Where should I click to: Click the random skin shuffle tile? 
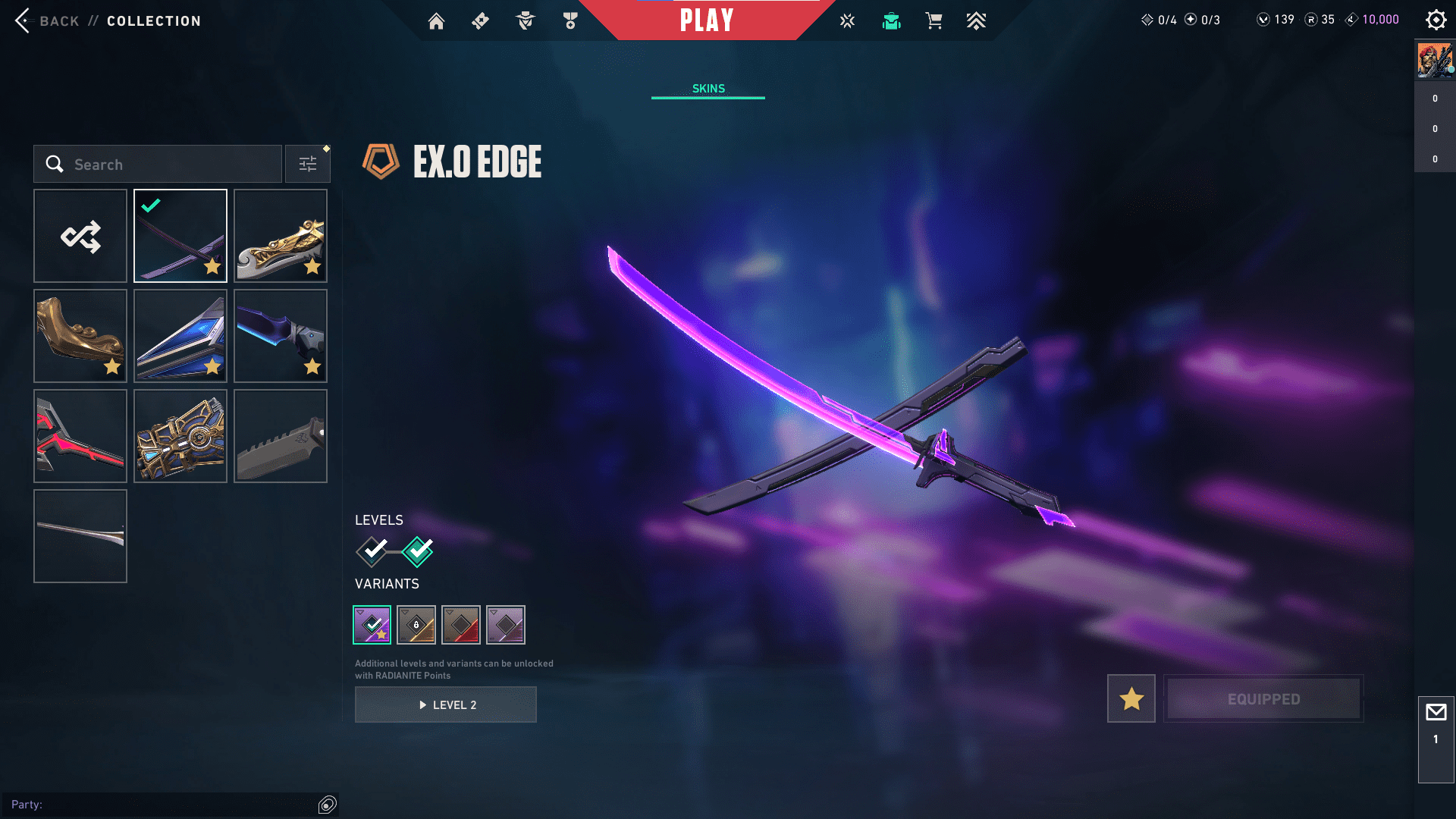[x=80, y=236]
